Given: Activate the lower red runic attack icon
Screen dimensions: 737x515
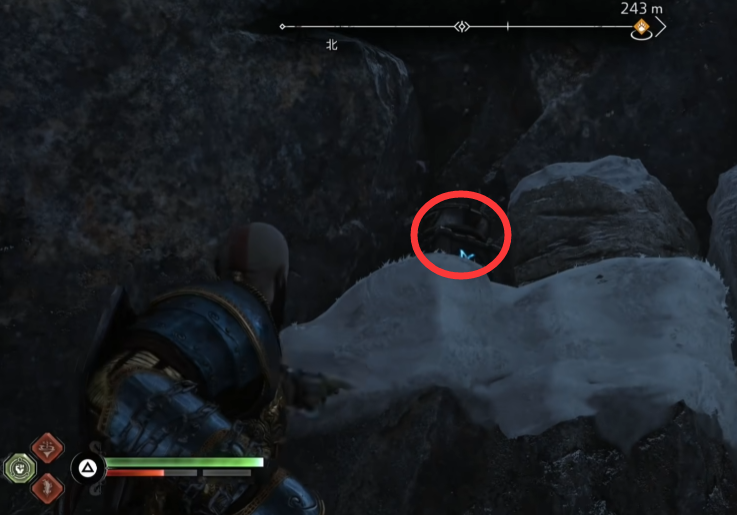Looking at the screenshot, I should 46,488.
